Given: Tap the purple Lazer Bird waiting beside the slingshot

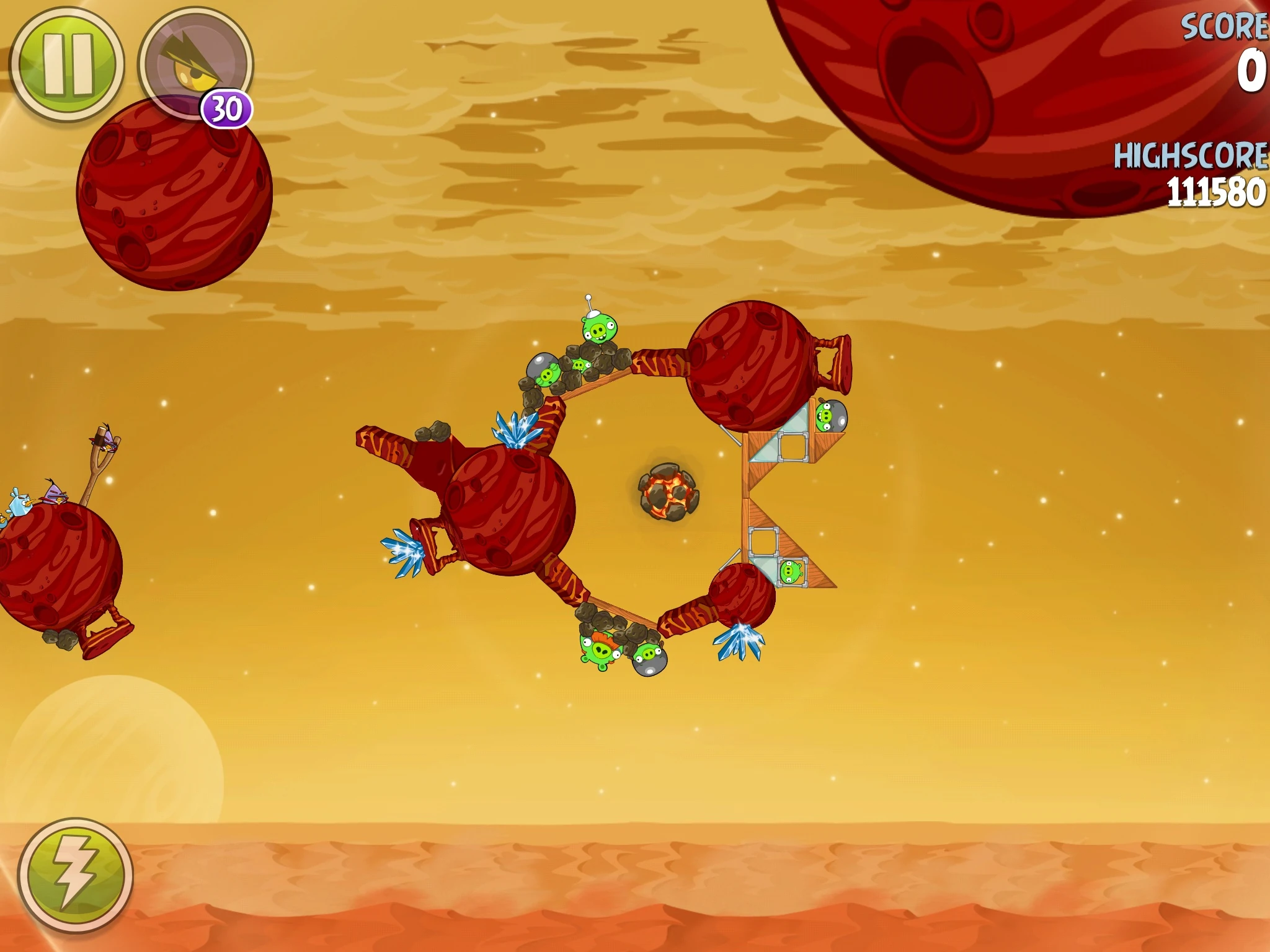Looking at the screenshot, I should [55, 493].
